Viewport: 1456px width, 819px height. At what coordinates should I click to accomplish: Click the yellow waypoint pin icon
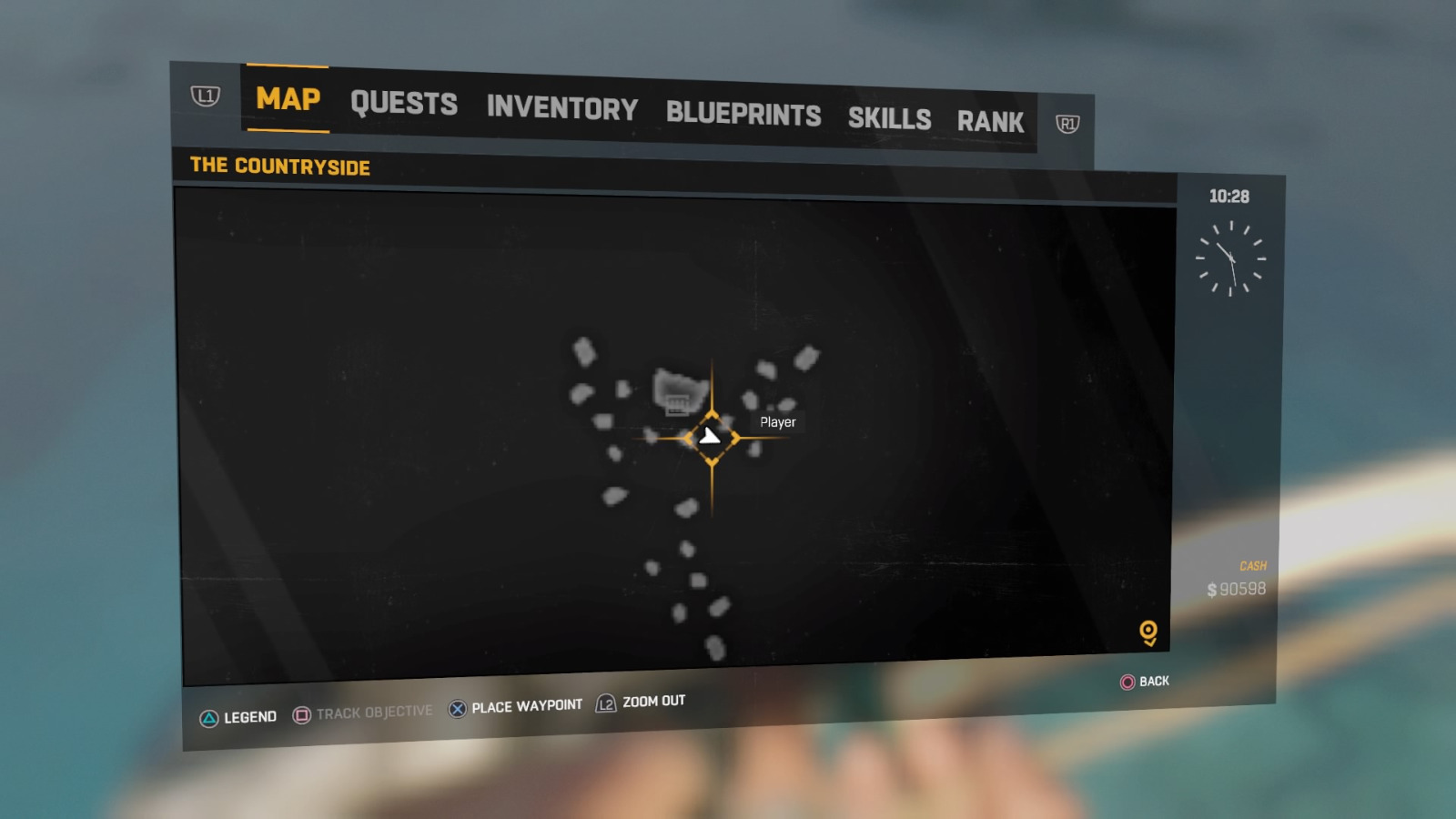click(x=1148, y=632)
